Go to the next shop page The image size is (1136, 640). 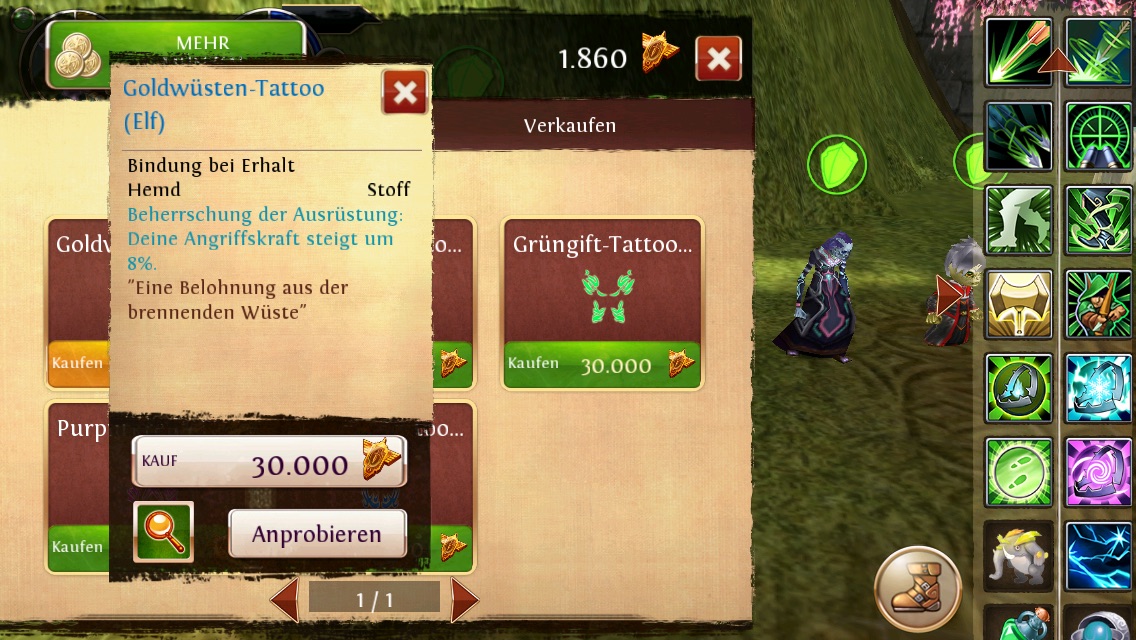pos(464,600)
